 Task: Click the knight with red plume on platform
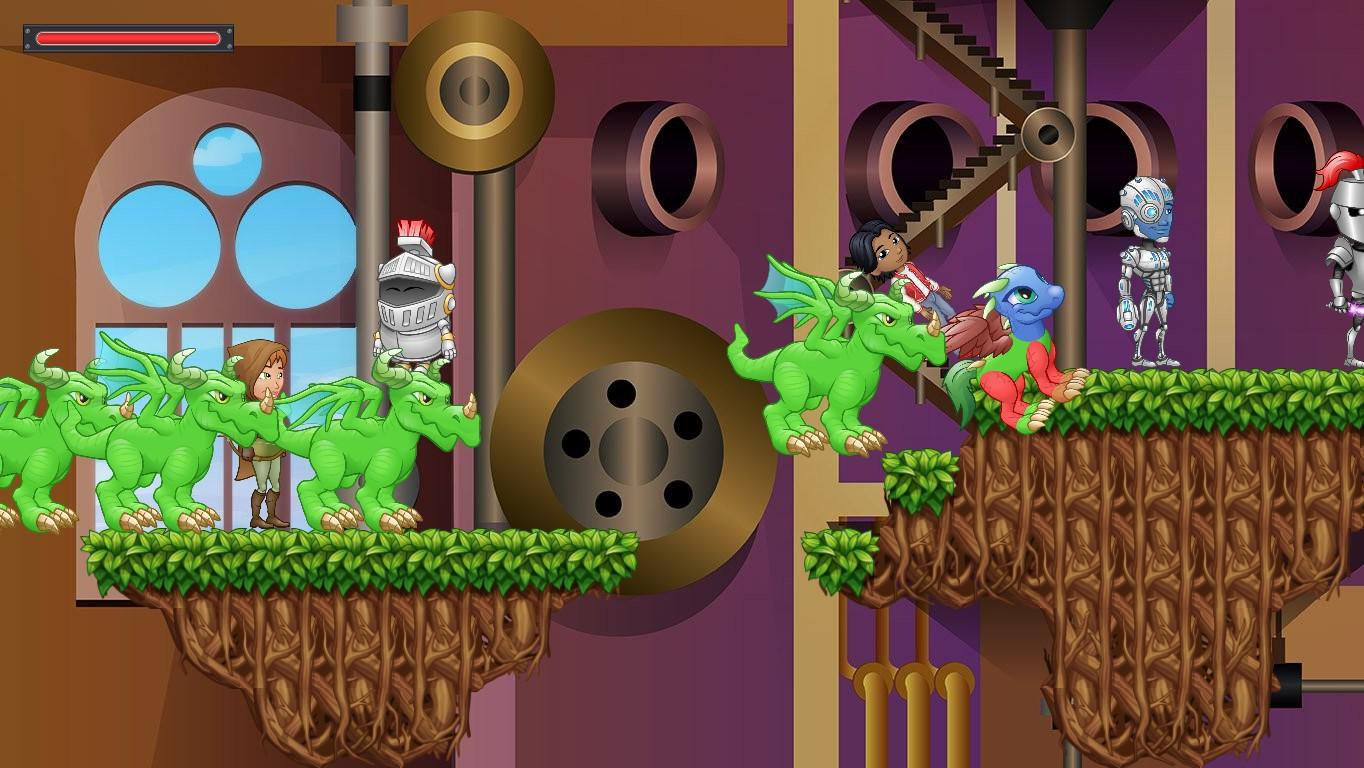(x=410, y=290)
